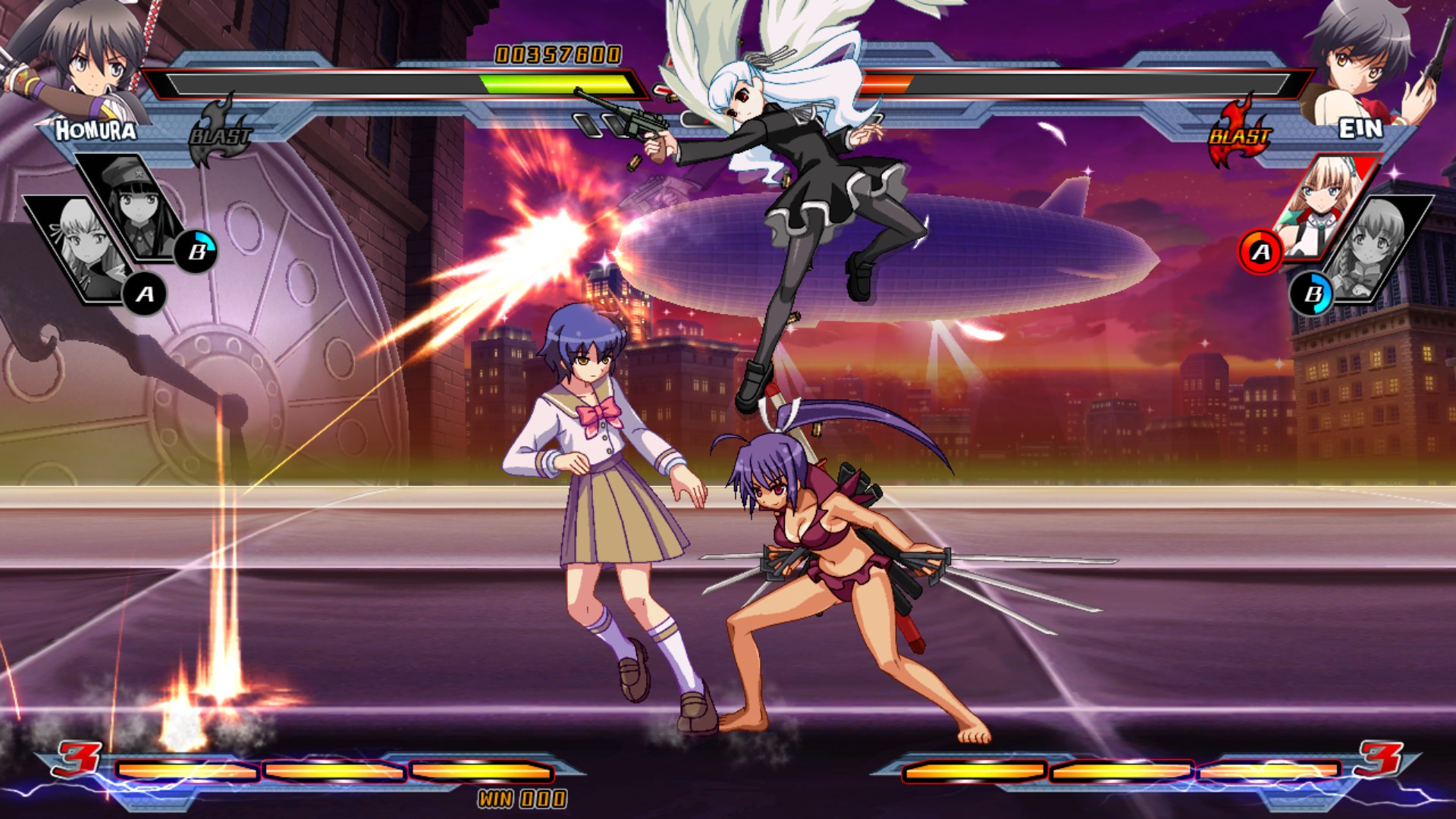The height and width of the screenshot is (819, 1456).
Task: Select the greyed-out Blast icon near Homura
Action: point(219,133)
